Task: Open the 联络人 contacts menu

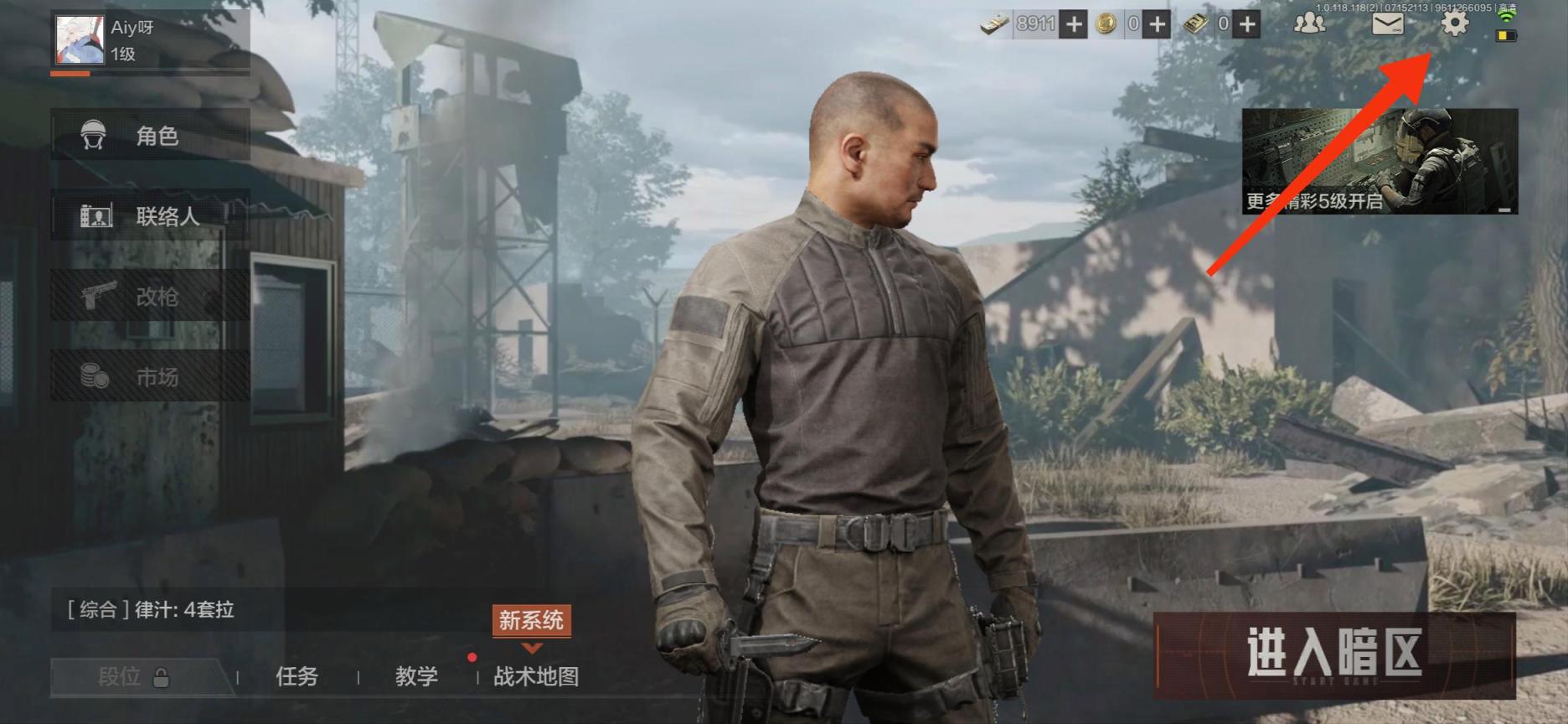Action: click(151, 216)
